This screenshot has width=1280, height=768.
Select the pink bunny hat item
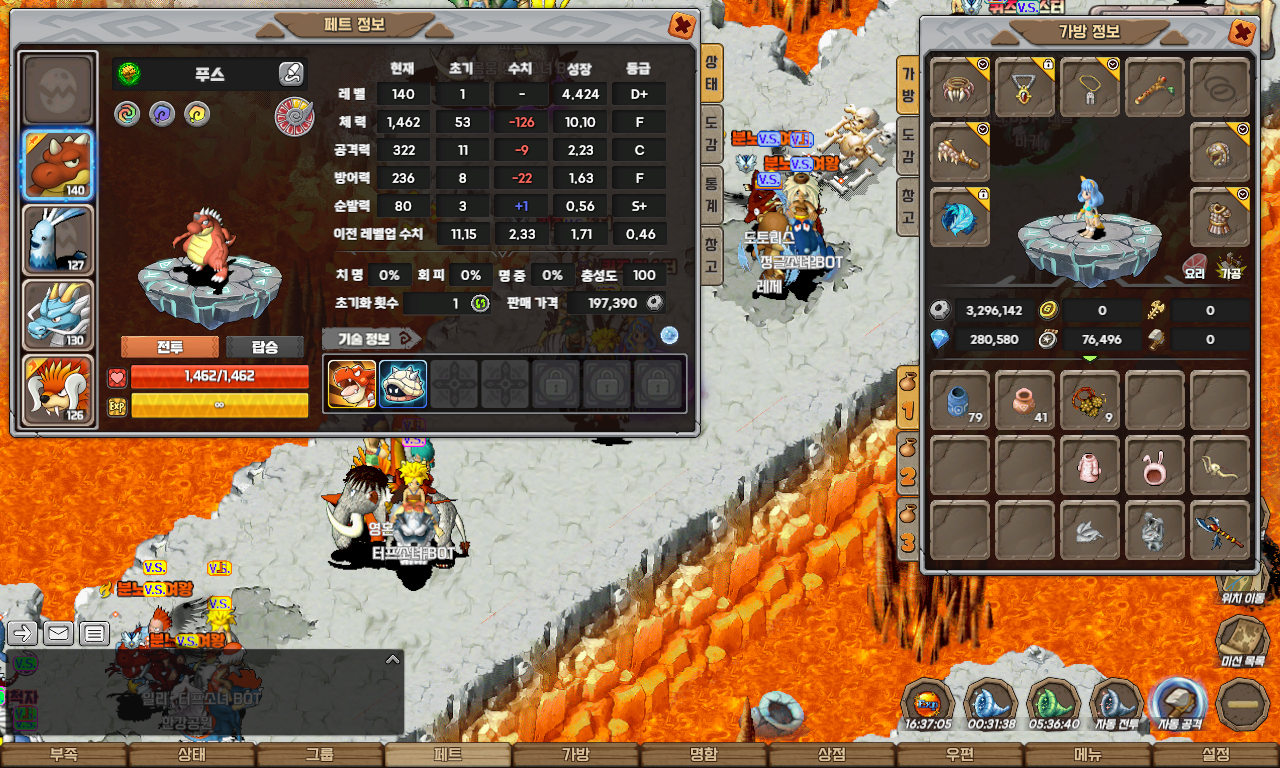[1155, 465]
